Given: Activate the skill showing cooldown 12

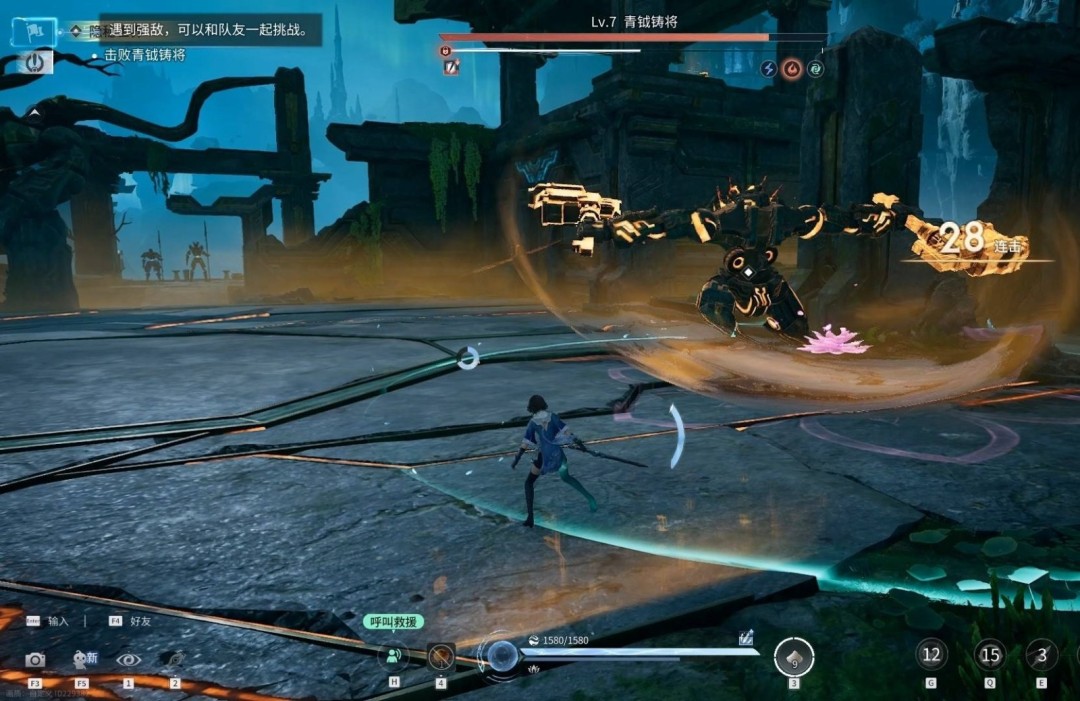Looking at the screenshot, I should pyautogui.click(x=932, y=655).
